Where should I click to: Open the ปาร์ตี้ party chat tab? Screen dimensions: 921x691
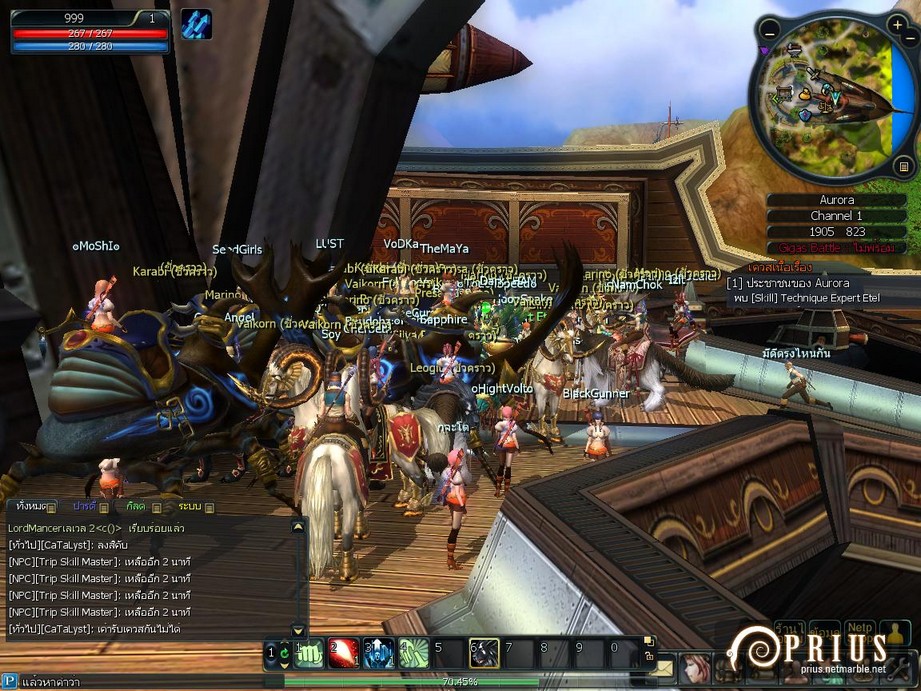click(85, 507)
